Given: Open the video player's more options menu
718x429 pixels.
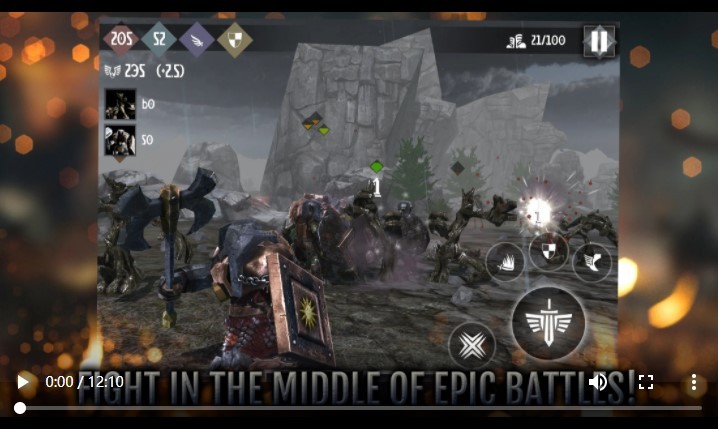Looking at the screenshot, I should (693, 382).
